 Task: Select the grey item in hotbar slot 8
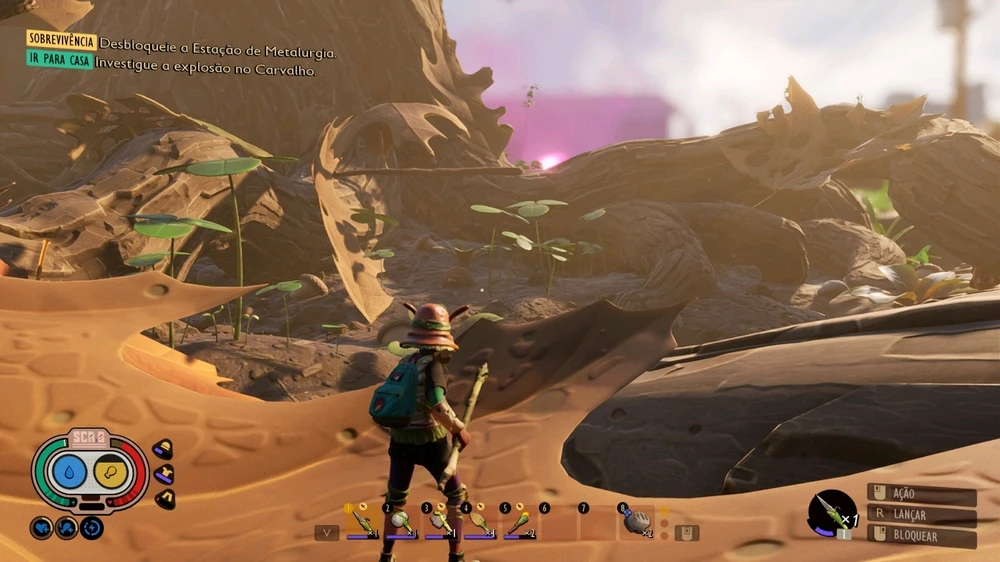[x=636, y=521]
